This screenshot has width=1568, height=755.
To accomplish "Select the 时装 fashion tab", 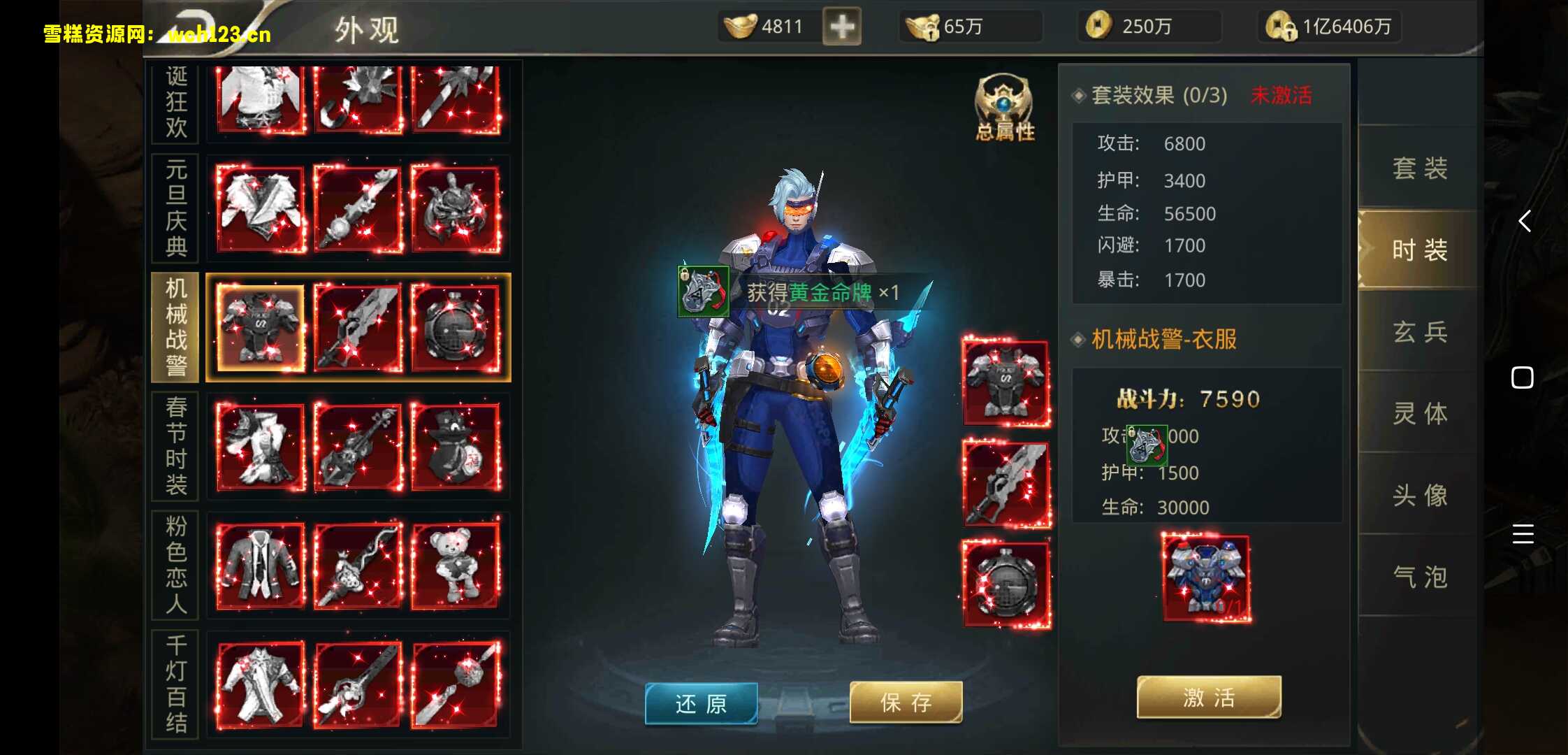I will coord(1419,250).
